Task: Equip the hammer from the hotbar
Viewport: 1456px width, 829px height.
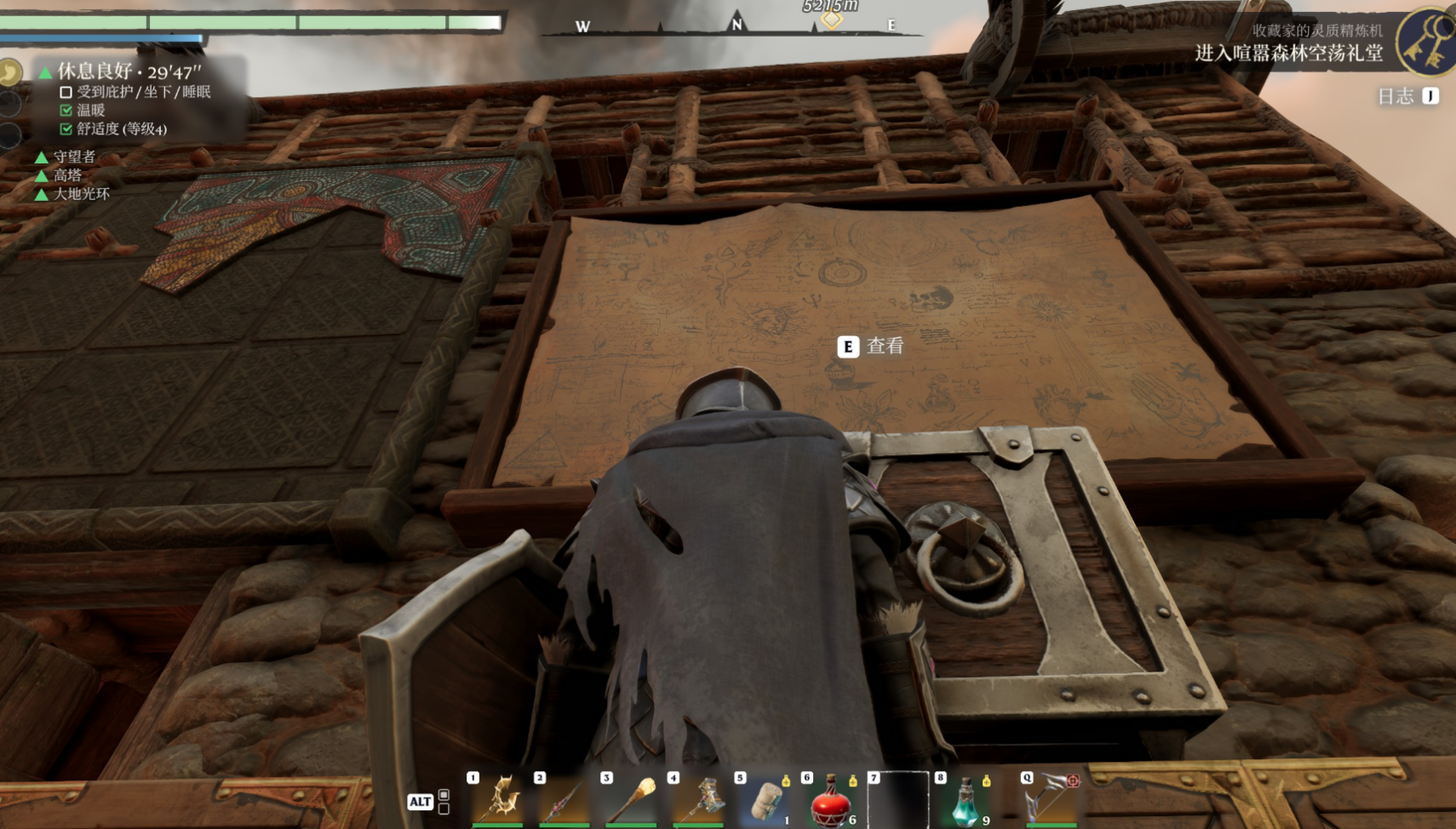Action: pos(700,800)
